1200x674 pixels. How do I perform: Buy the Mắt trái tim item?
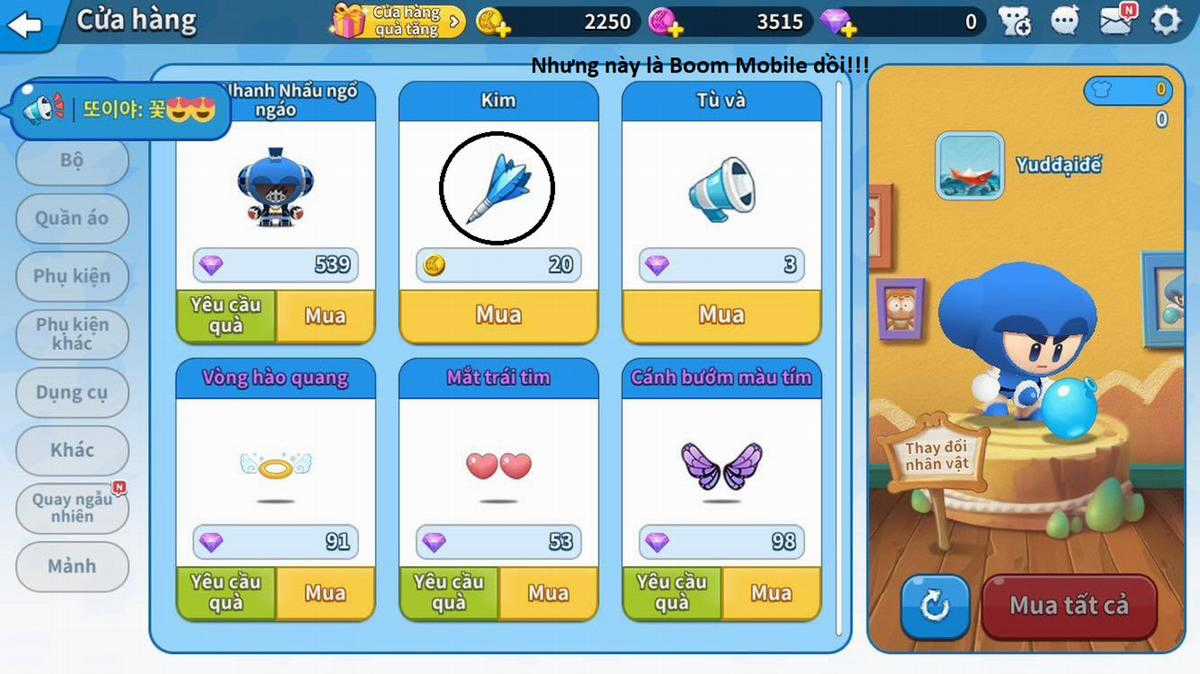coord(548,593)
